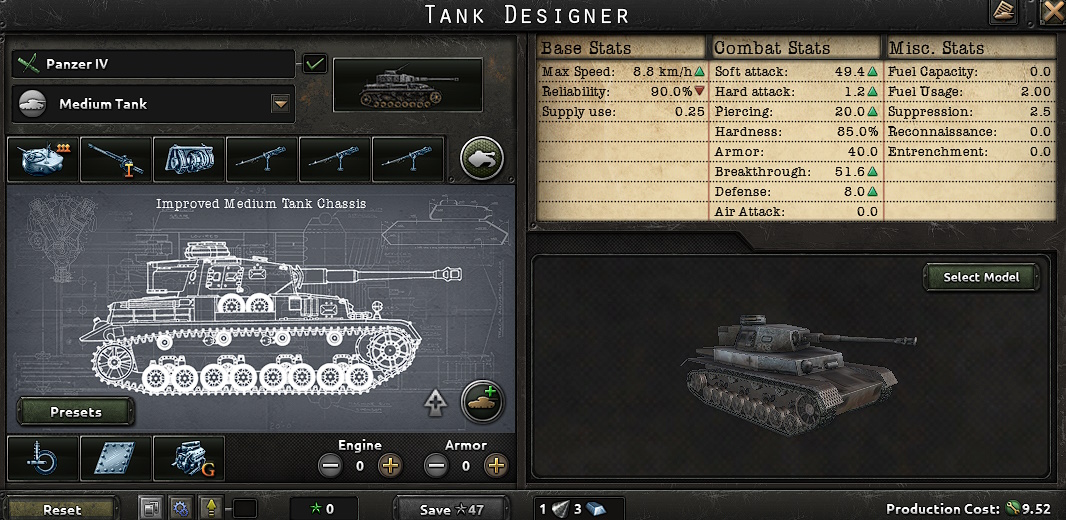Open Select Model for the tank

point(981,278)
